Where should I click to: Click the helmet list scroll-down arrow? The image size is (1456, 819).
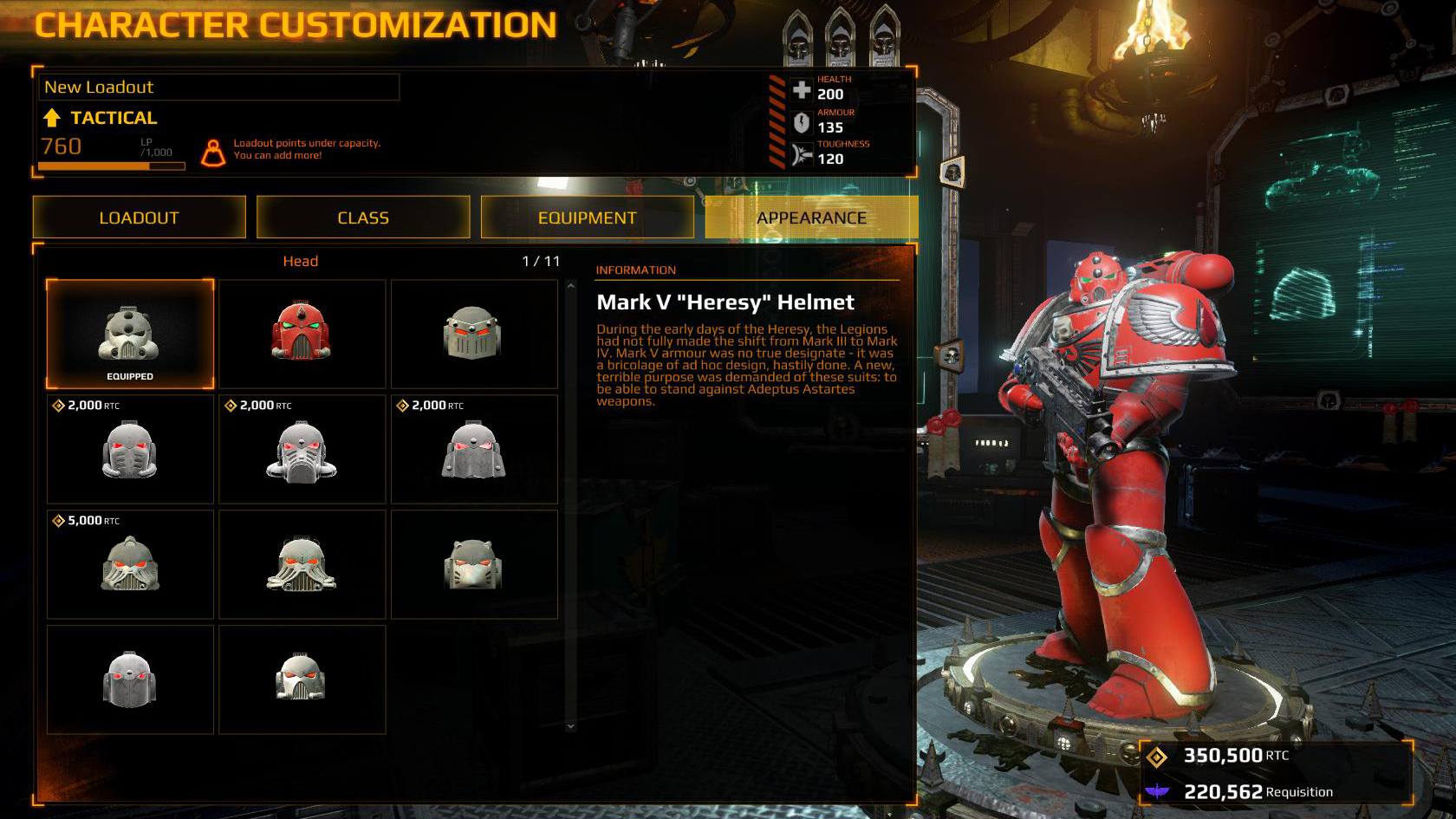(x=570, y=726)
